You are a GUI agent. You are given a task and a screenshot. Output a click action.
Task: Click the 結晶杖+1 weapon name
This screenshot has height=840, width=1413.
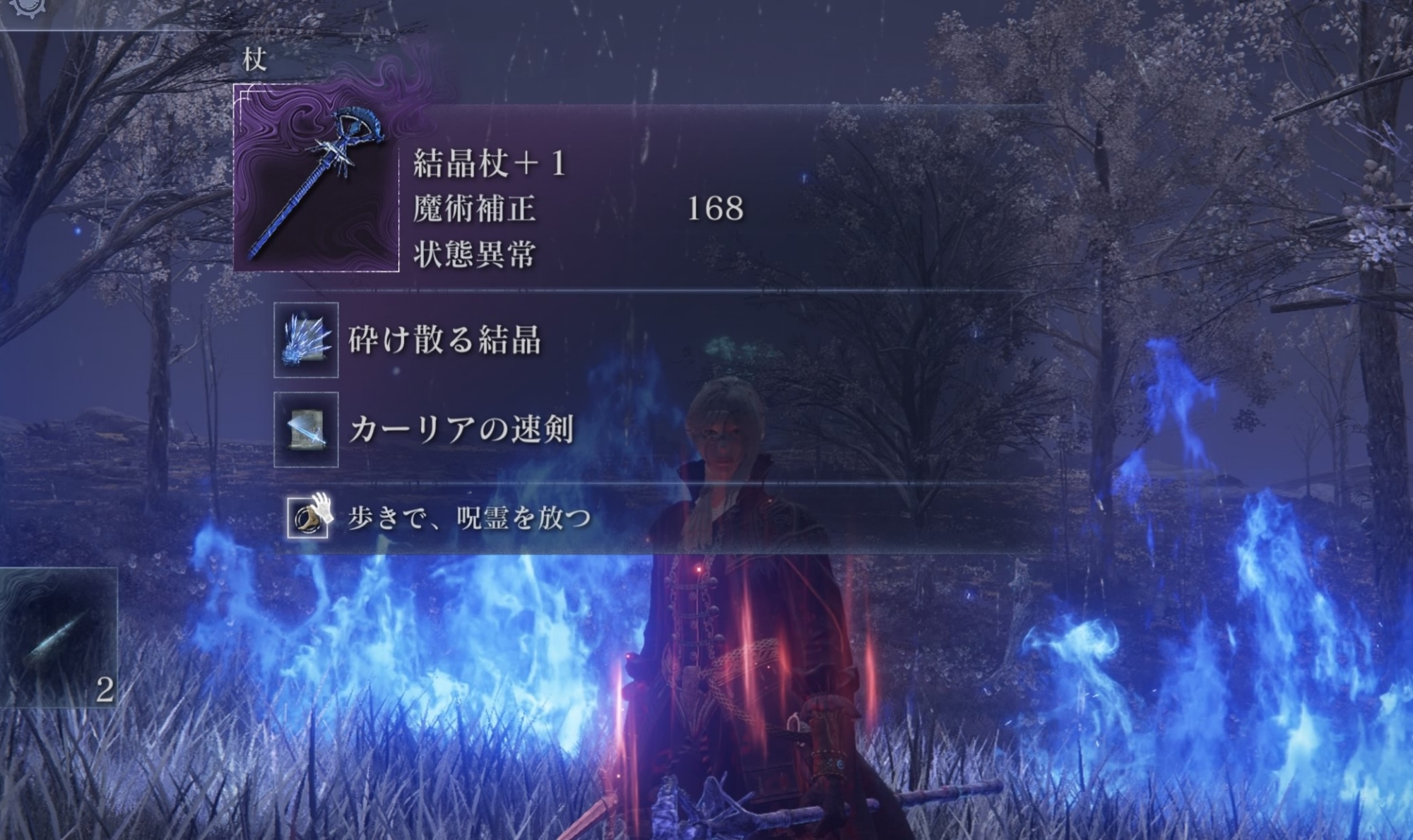point(489,164)
